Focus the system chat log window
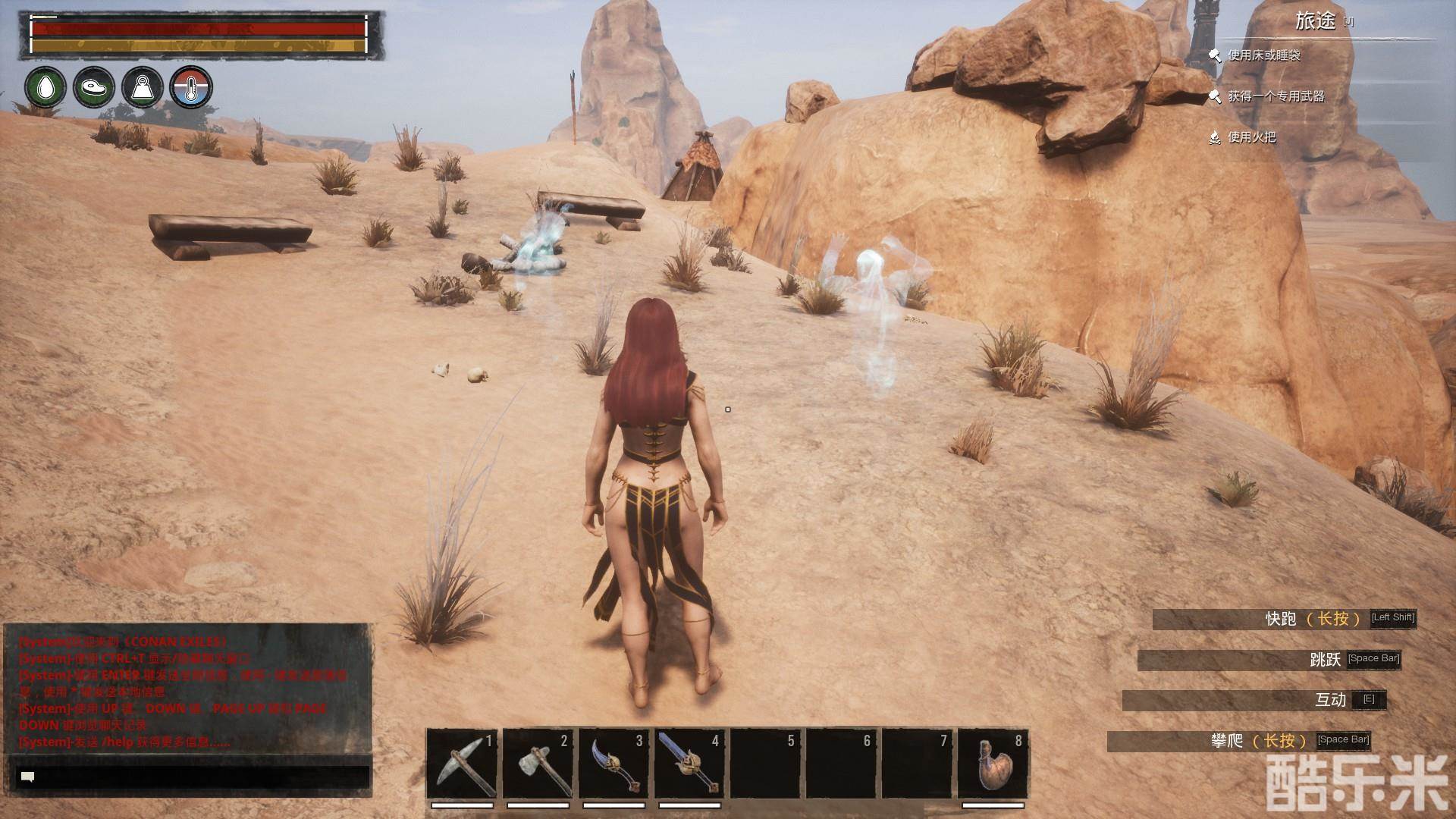The image size is (1456, 819). coord(187,689)
